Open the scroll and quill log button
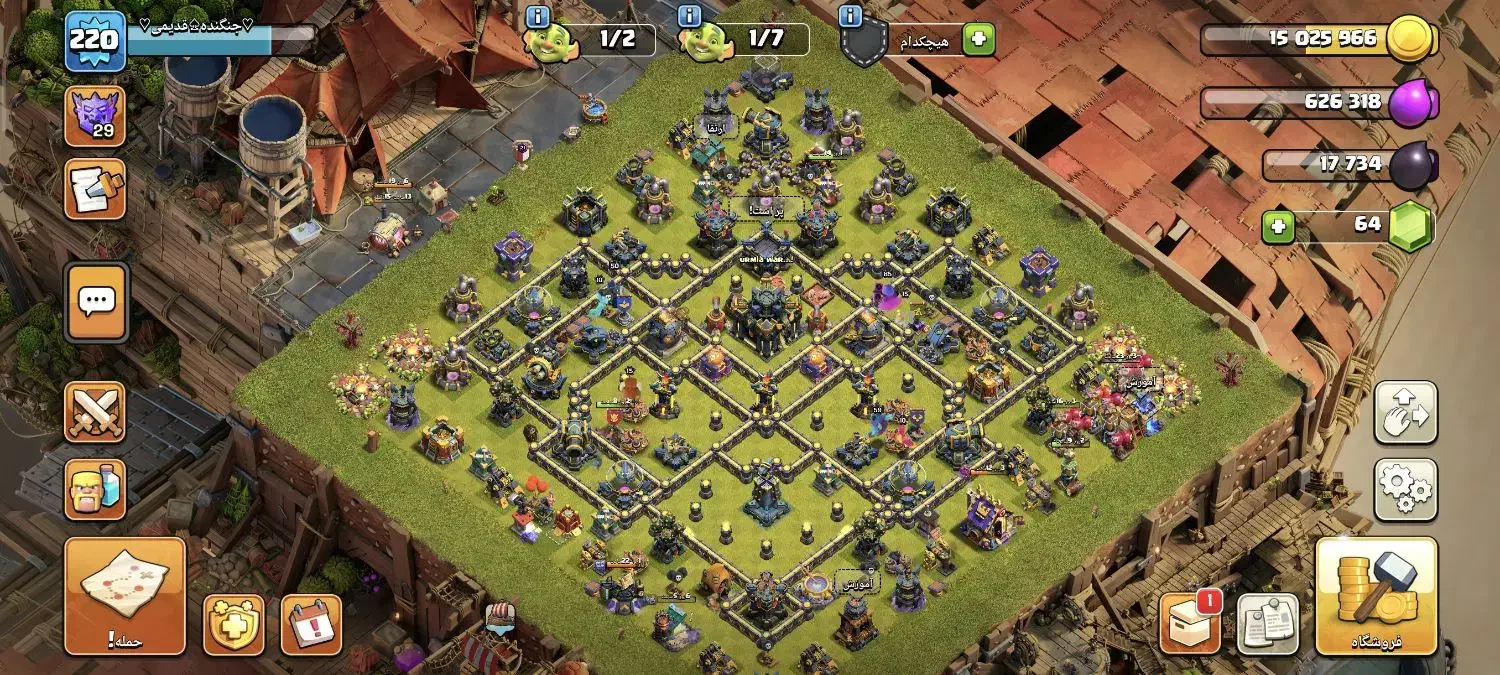Screen dimensions: 1500x675 pos(95,188)
